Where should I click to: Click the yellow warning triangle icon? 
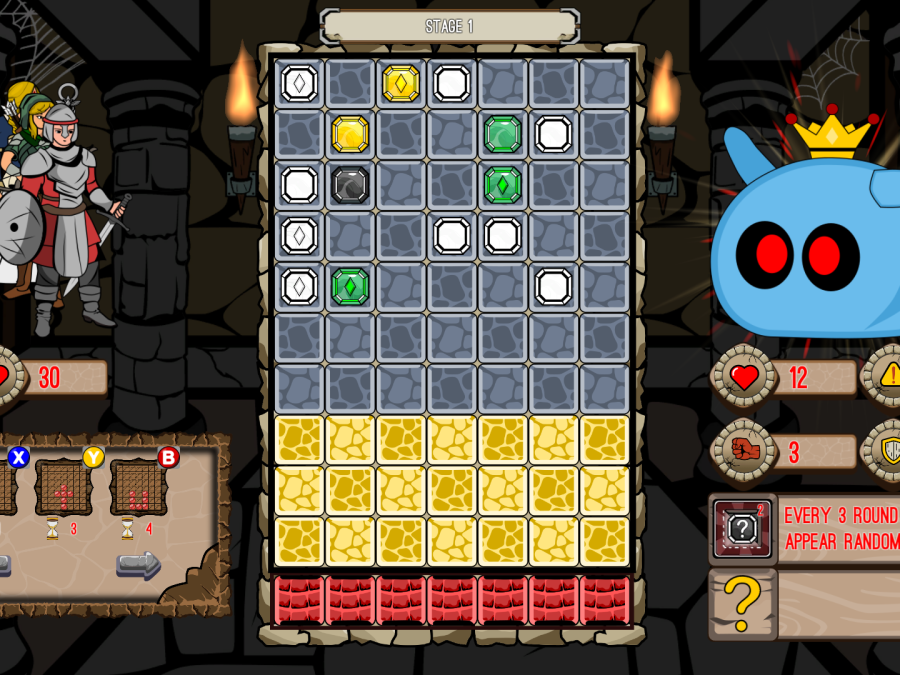pyautogui.click(x=888, y=376)
